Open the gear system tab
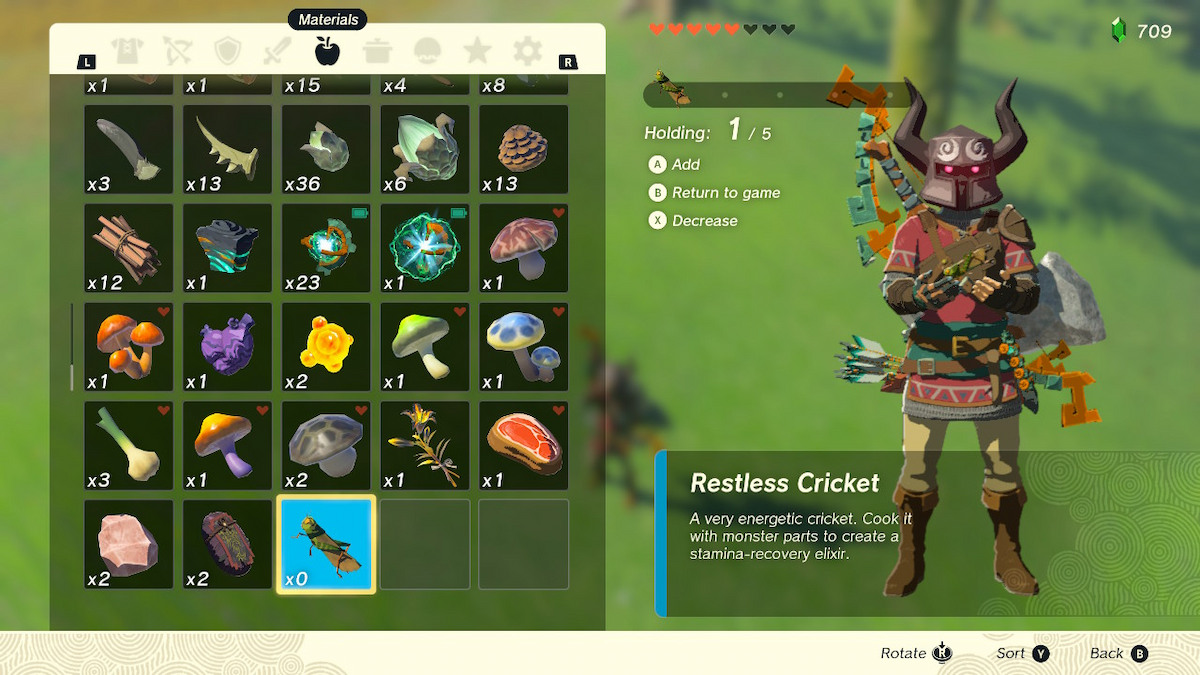Screen dimensions: 1200x675 [x=527, y=50]
